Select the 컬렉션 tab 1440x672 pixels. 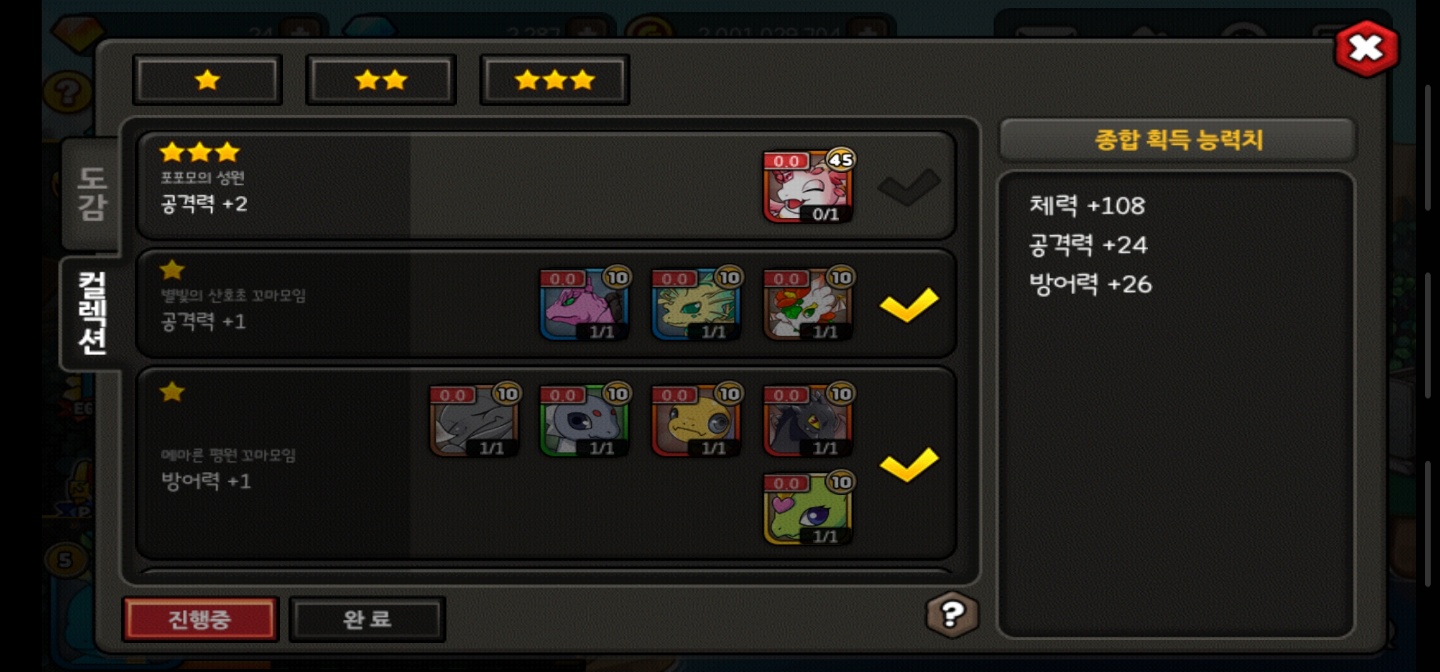click(x=91, y=313)
